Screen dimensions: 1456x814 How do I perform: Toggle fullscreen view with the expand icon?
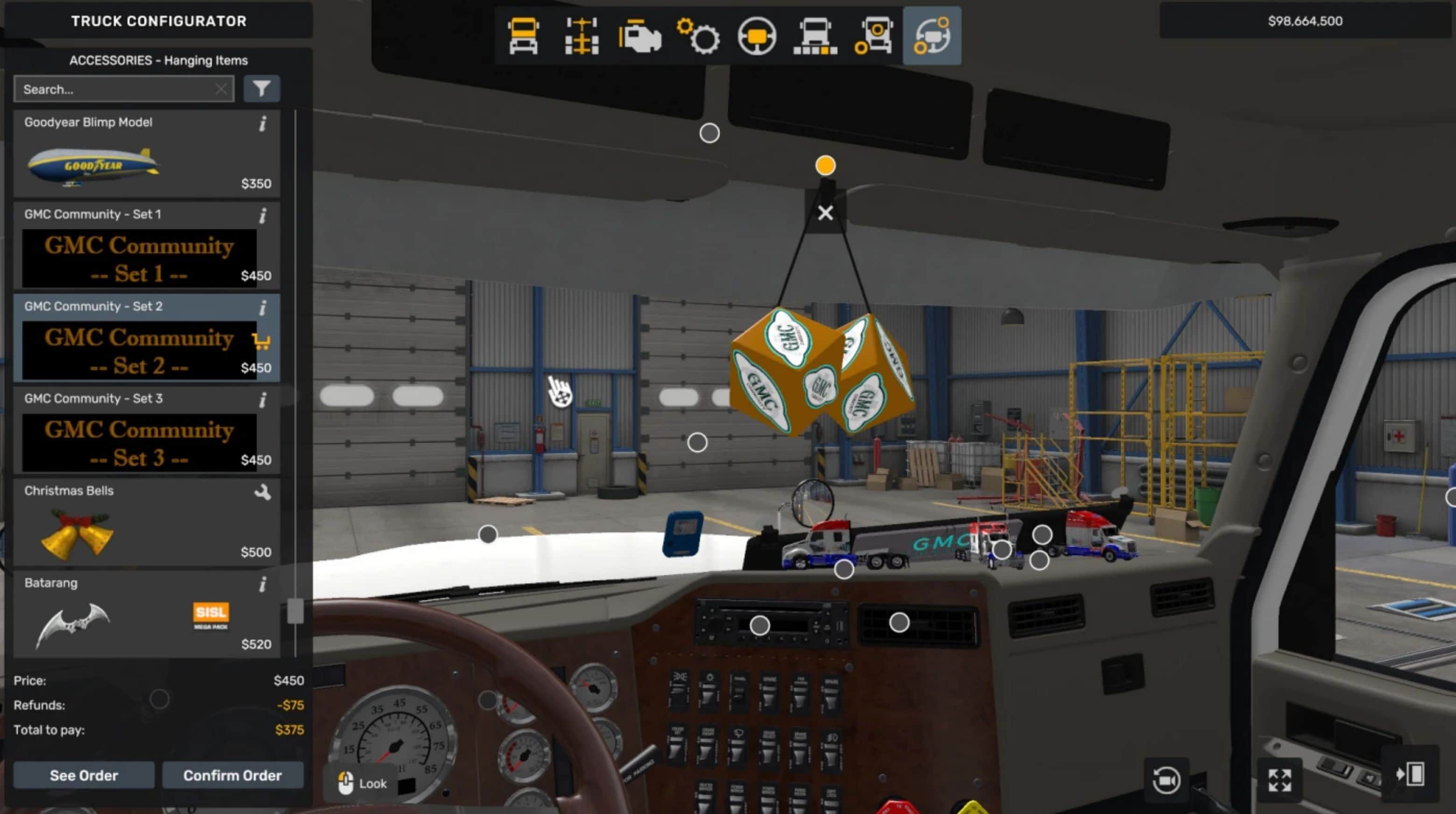pyautogui.click(x=1279, y=780)
